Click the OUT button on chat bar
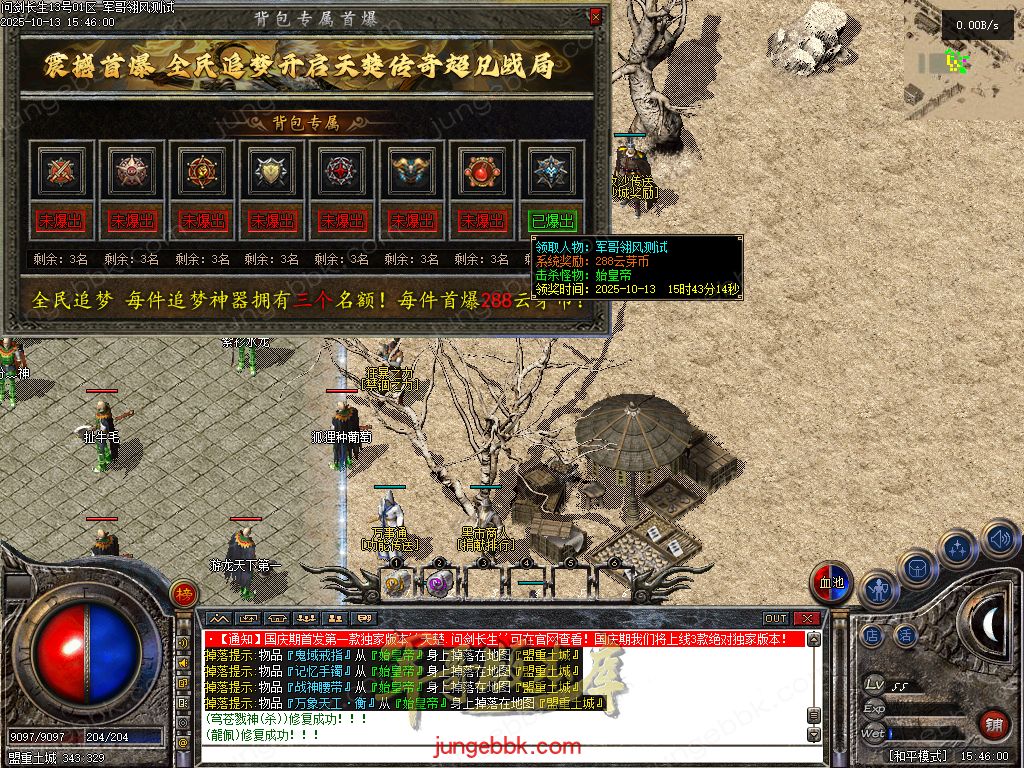The height and width of the screenshot is (768, 1024). pyautogui.click(x=776, y=619)
